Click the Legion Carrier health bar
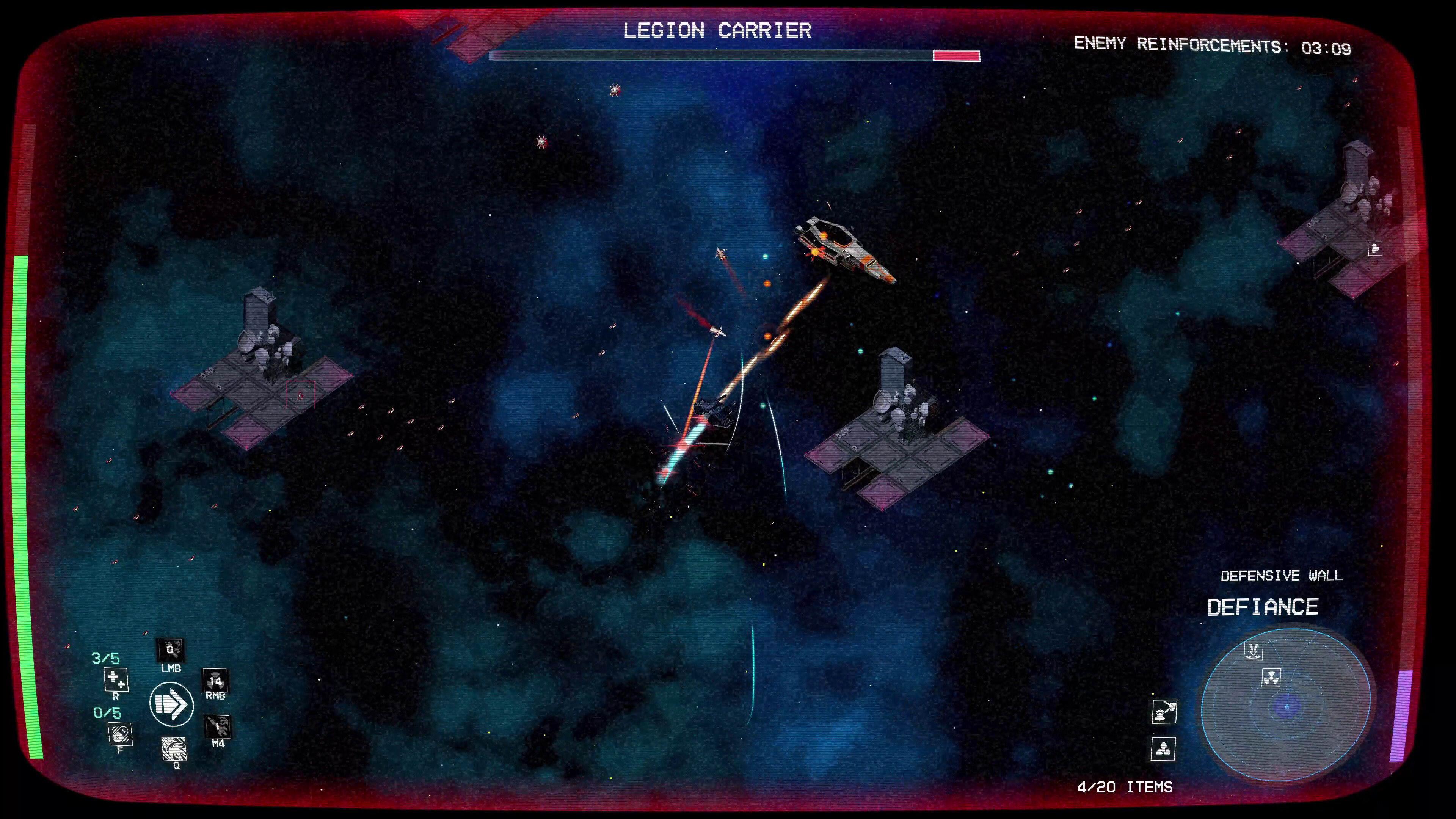Viewport: 1456px width, 819px height. (x=734, y=55)
